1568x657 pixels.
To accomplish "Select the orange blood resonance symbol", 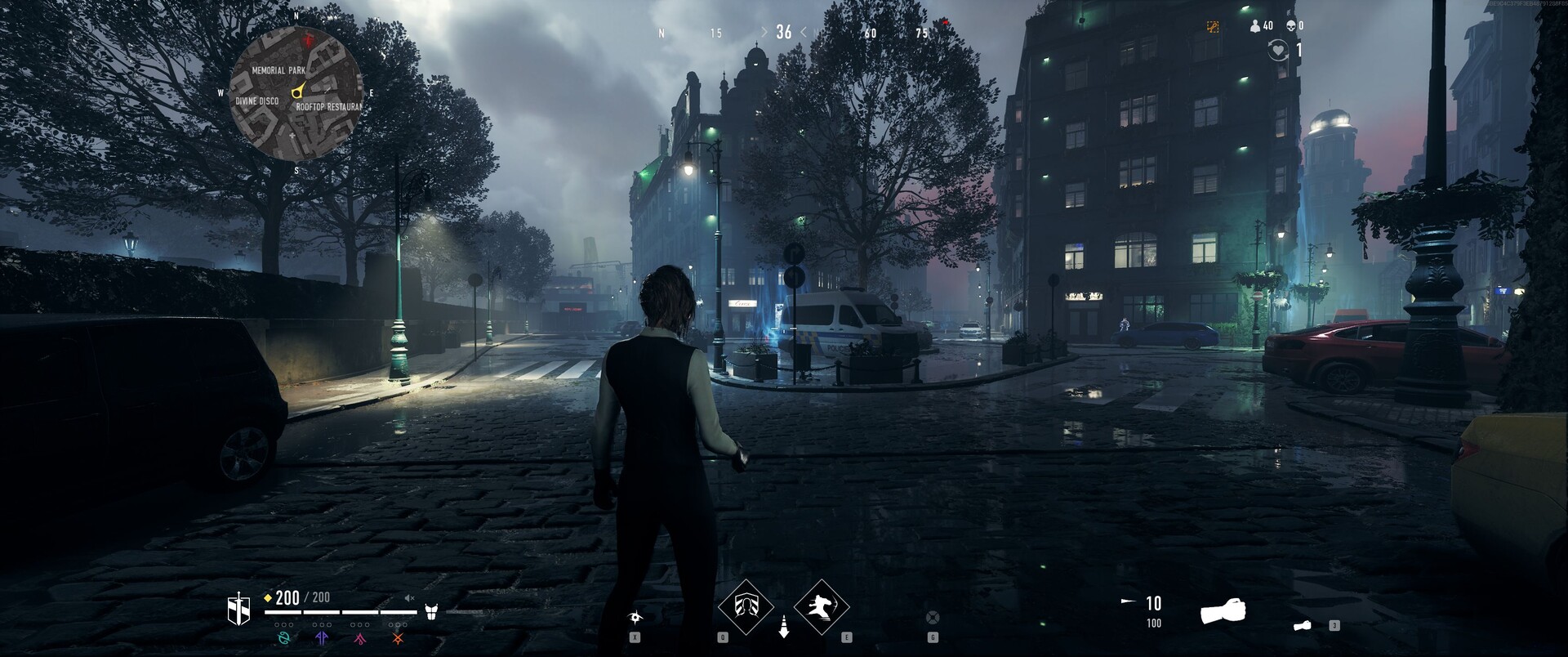I will (x=398, y=638).
